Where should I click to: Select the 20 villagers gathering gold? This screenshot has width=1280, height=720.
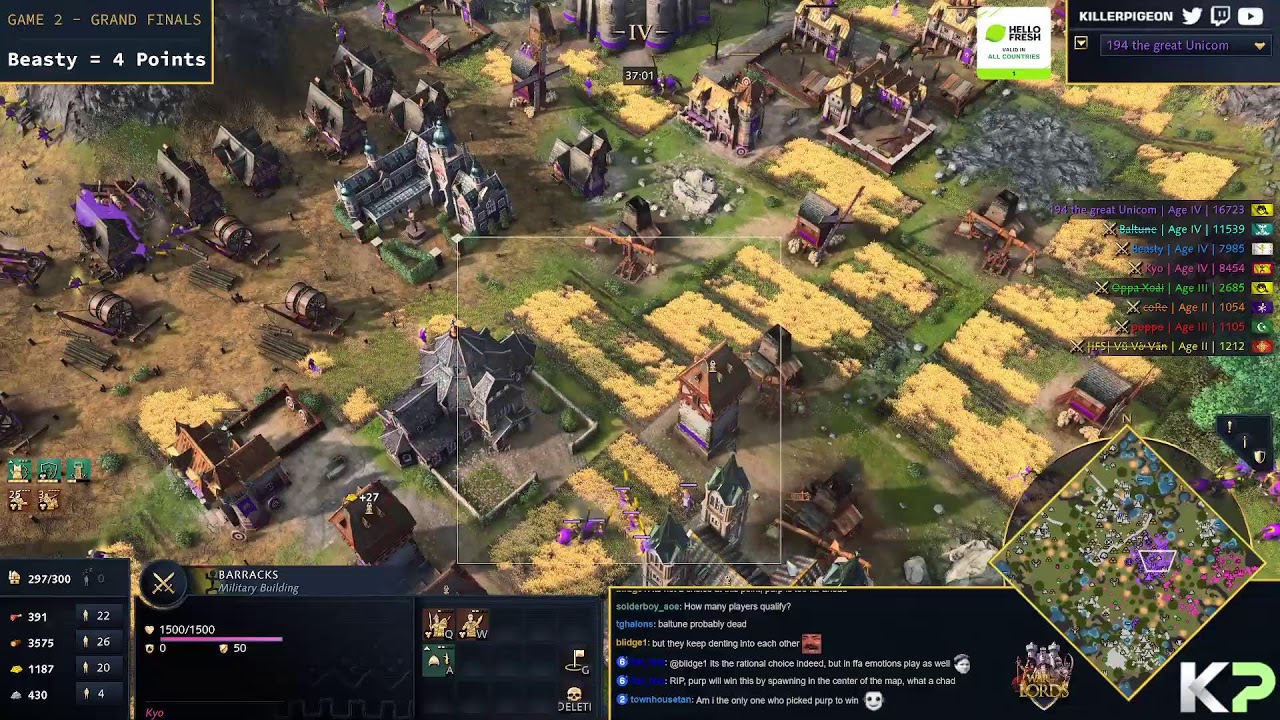tap(95, 668)
